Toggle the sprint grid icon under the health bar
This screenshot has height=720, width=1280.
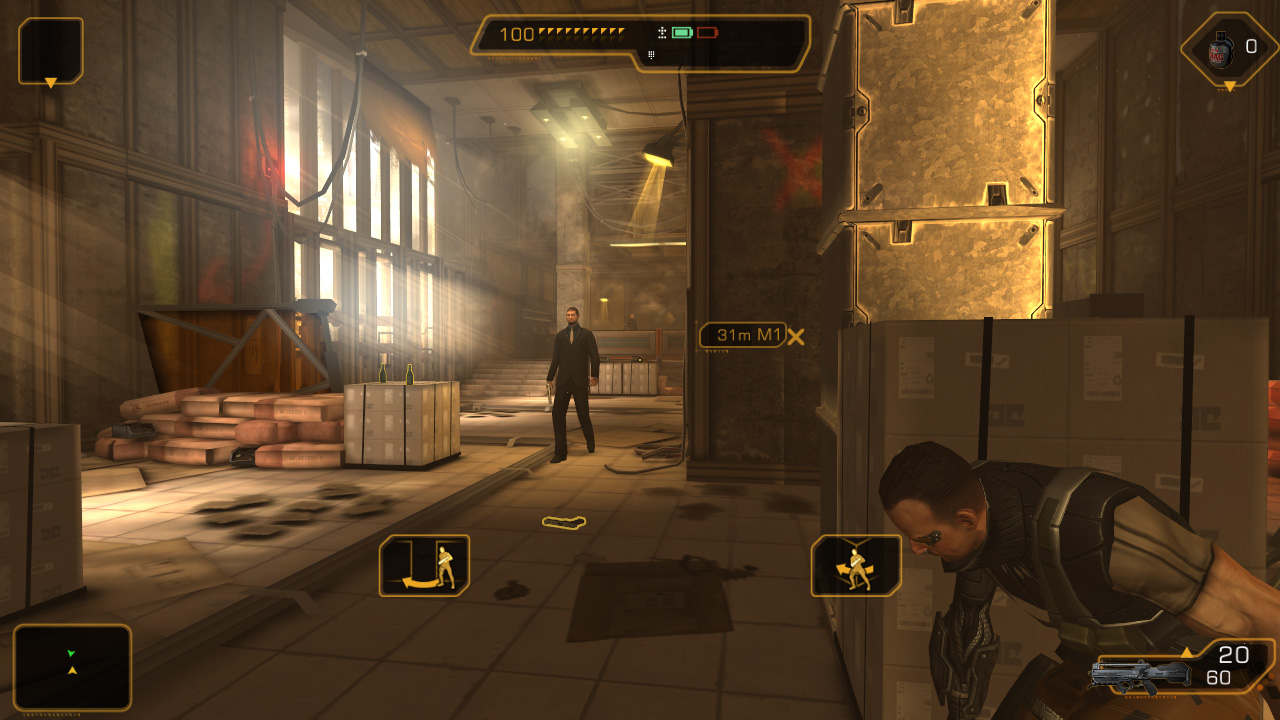coord(651,53)
